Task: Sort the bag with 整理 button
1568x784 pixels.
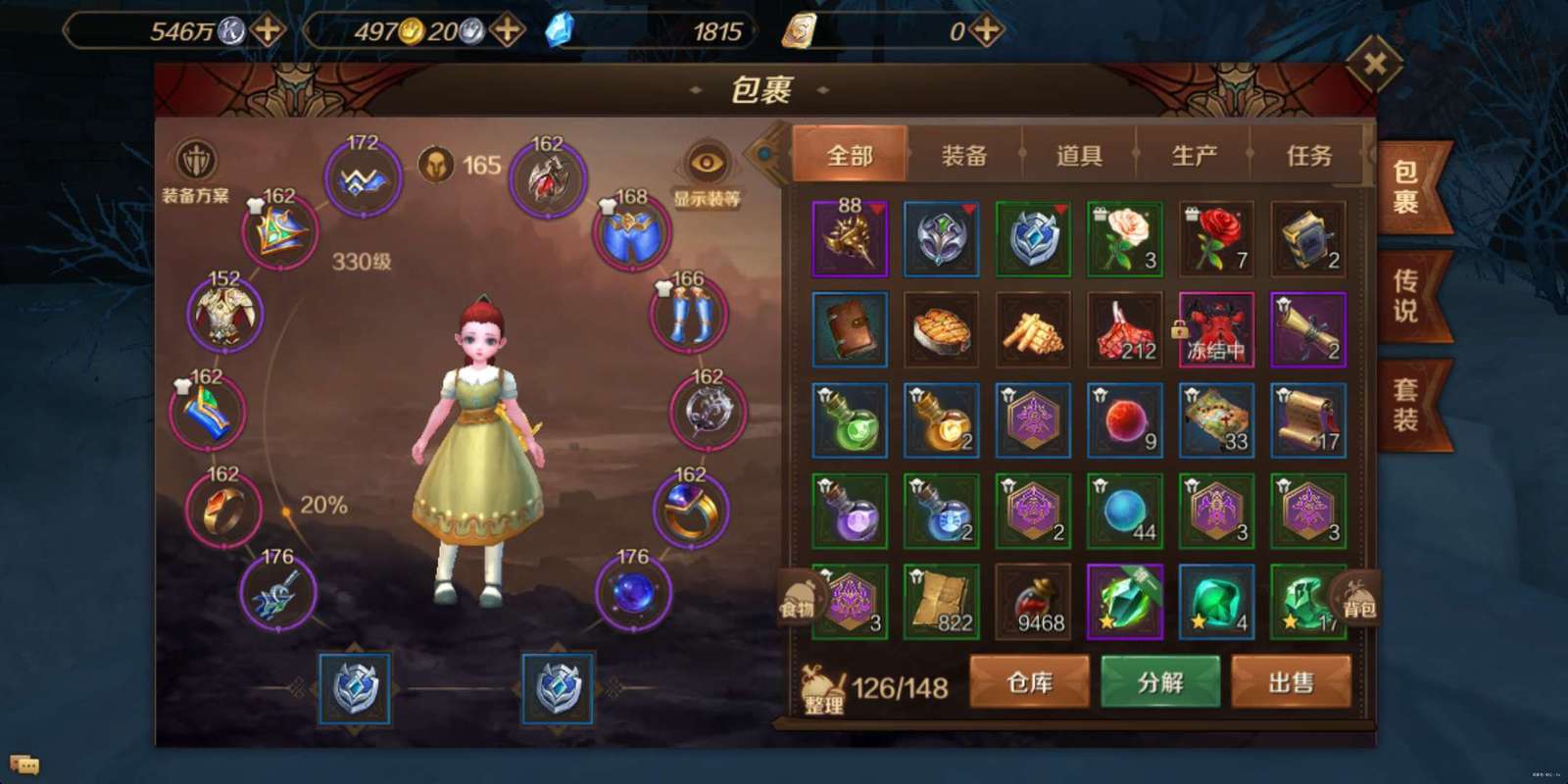Action: (x=823, y=690)
